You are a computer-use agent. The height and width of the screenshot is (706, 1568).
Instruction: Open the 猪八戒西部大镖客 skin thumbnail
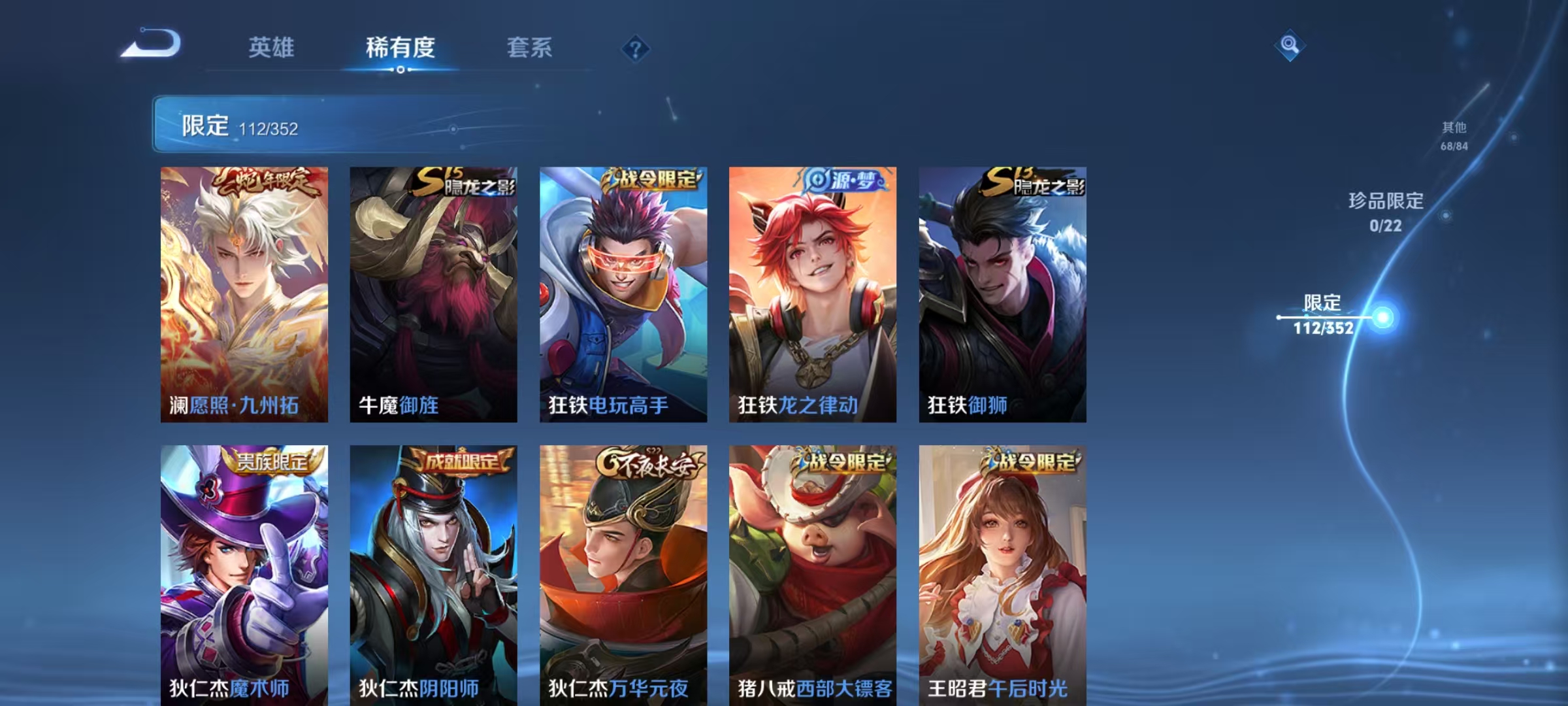[x=812, y=575]
